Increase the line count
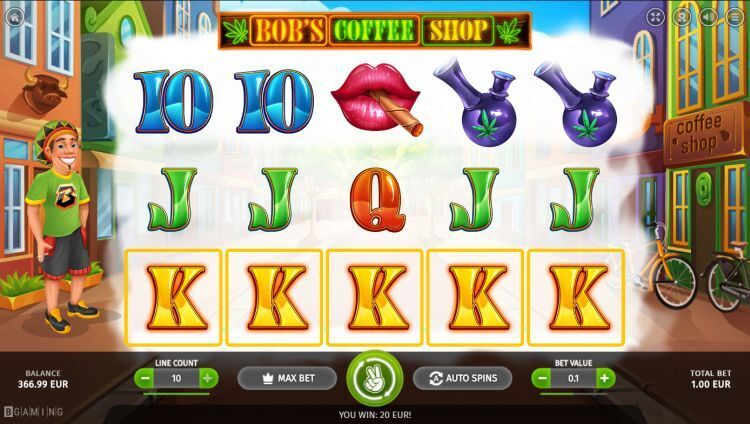 [x=207, y=378]
